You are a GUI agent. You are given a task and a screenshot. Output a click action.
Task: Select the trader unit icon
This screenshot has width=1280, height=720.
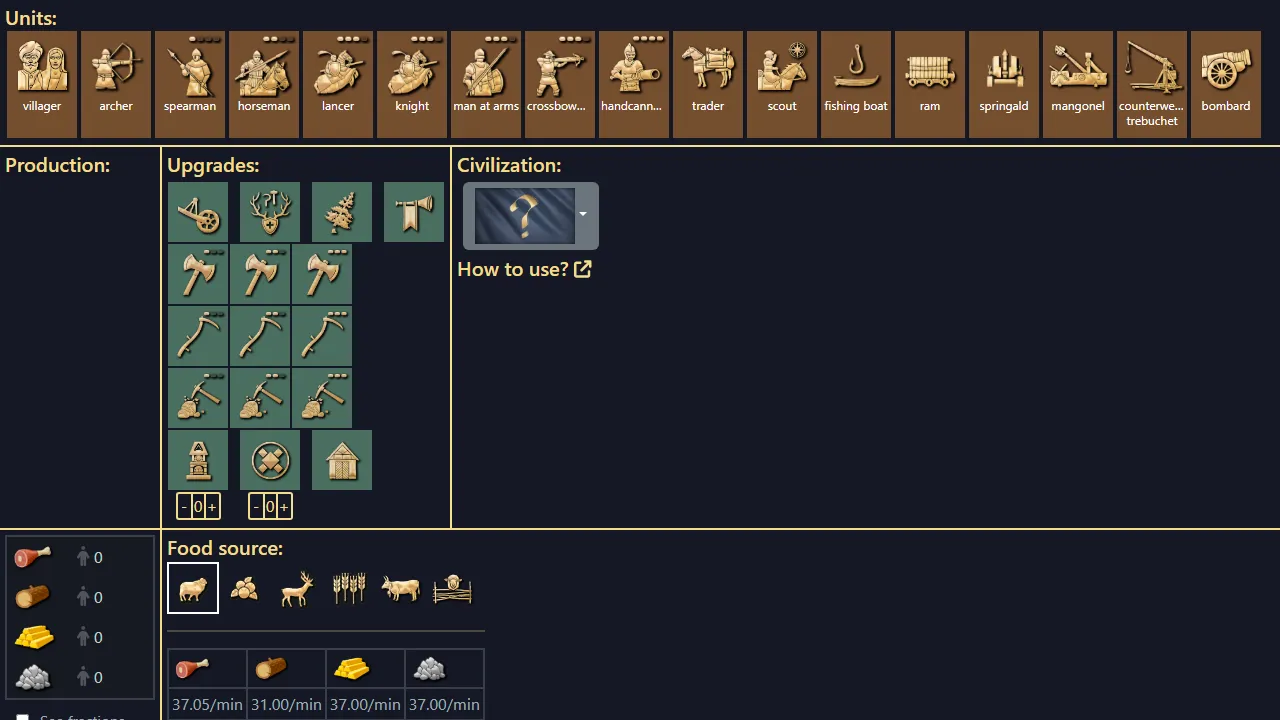(x=707, y=75)
